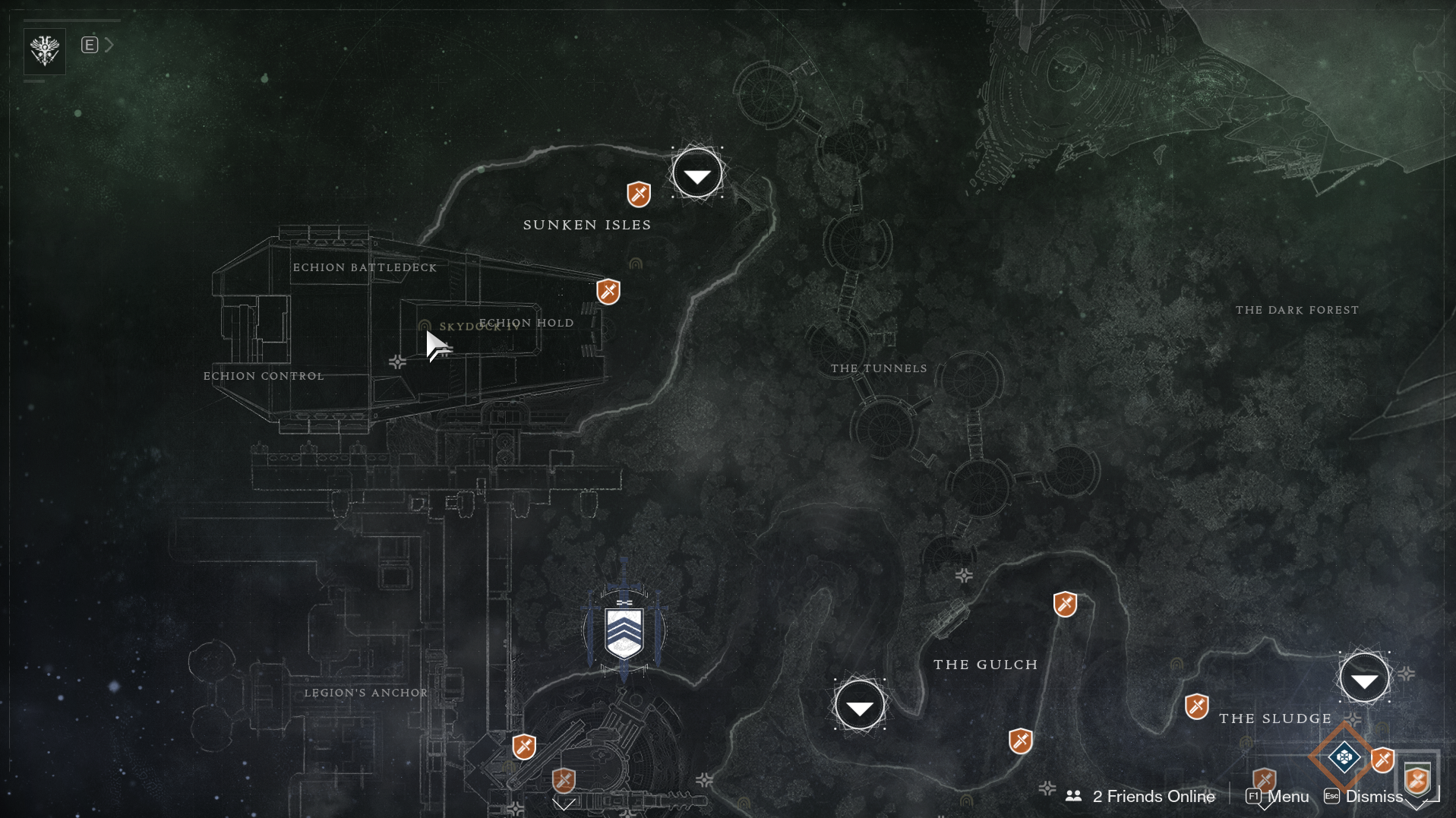
Task: Click the orange shield marker beside Sunken Isles label
Action: (x=639, y=194)
